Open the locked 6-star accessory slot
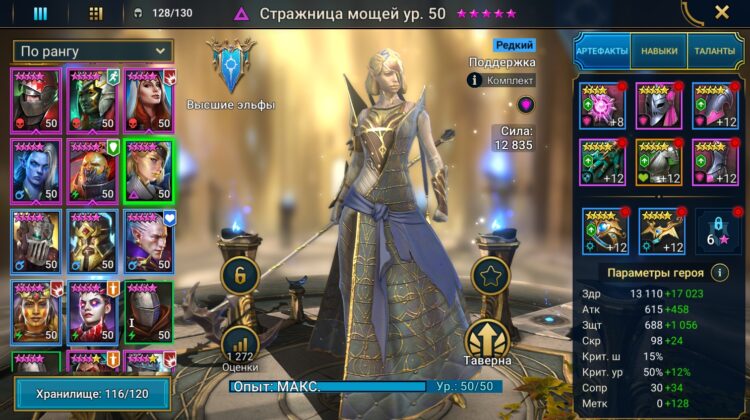 (715, 231)
